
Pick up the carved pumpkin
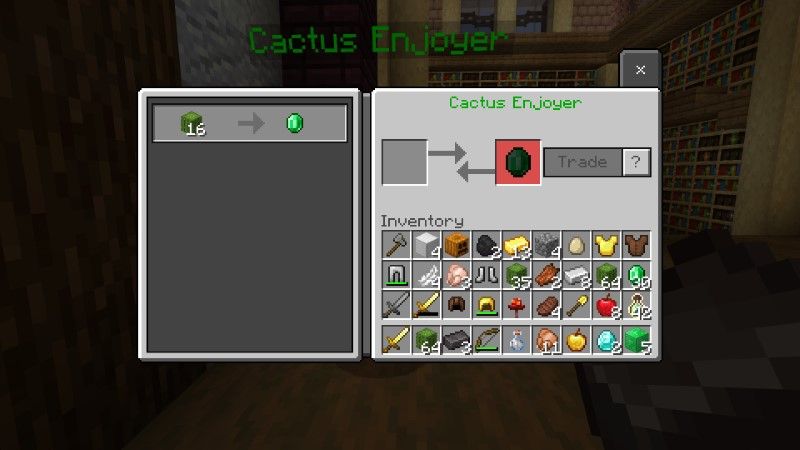(x=456, y=245)
